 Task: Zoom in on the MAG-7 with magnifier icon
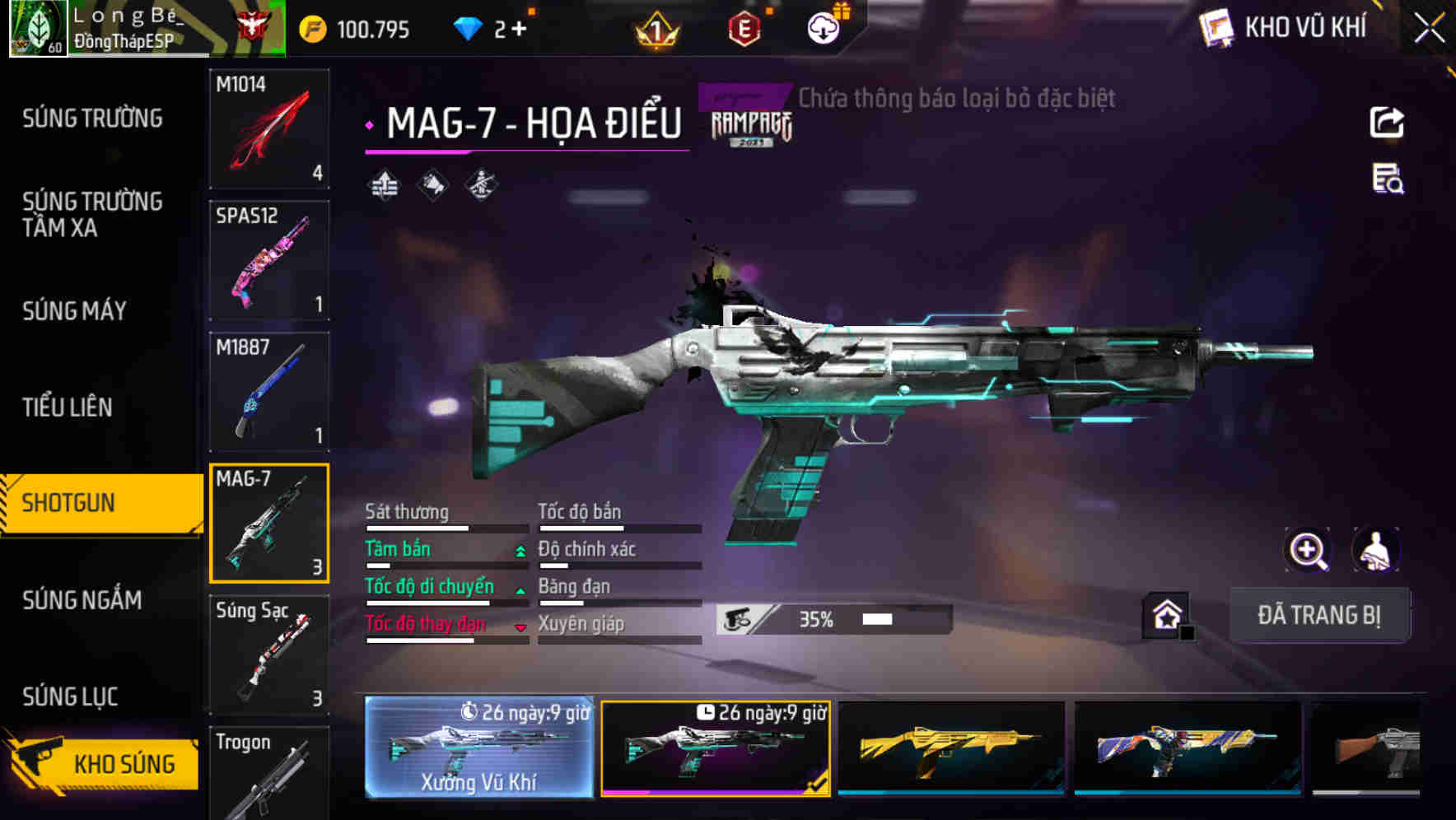[x=1309, y=550]
